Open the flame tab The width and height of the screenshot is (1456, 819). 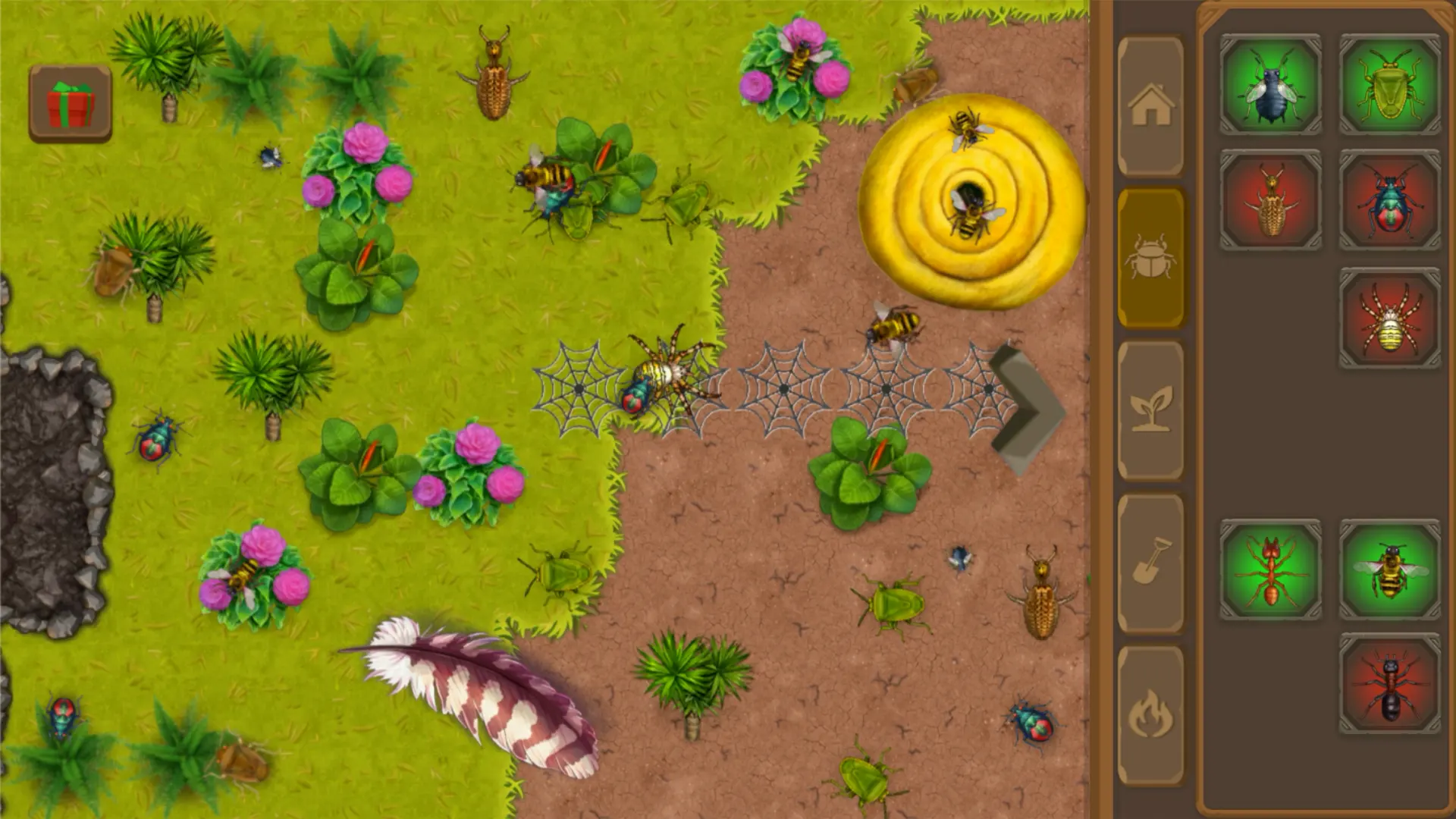(x=1150, y=714)
